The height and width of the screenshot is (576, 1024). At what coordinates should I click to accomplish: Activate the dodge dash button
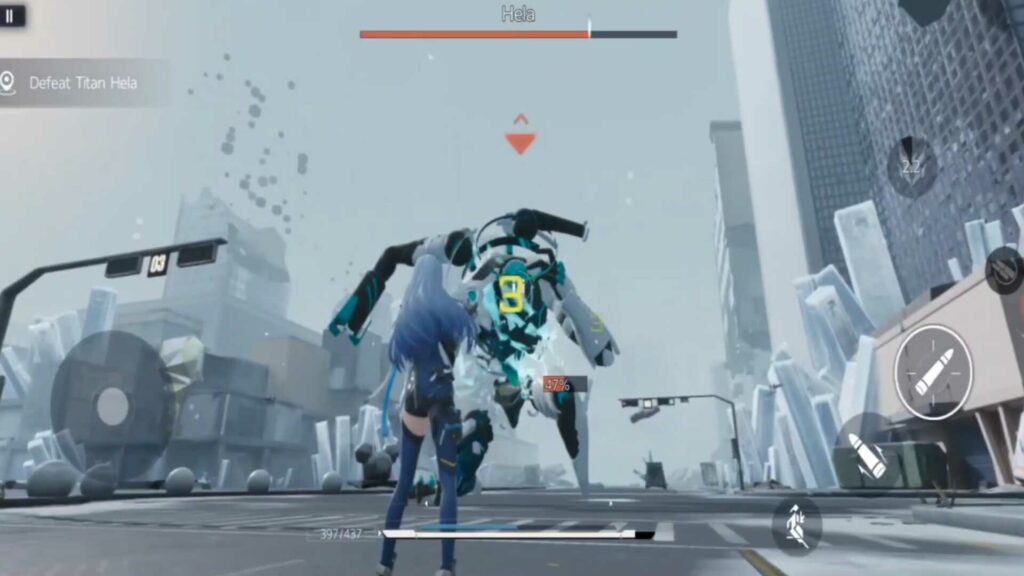pos(797,523)
